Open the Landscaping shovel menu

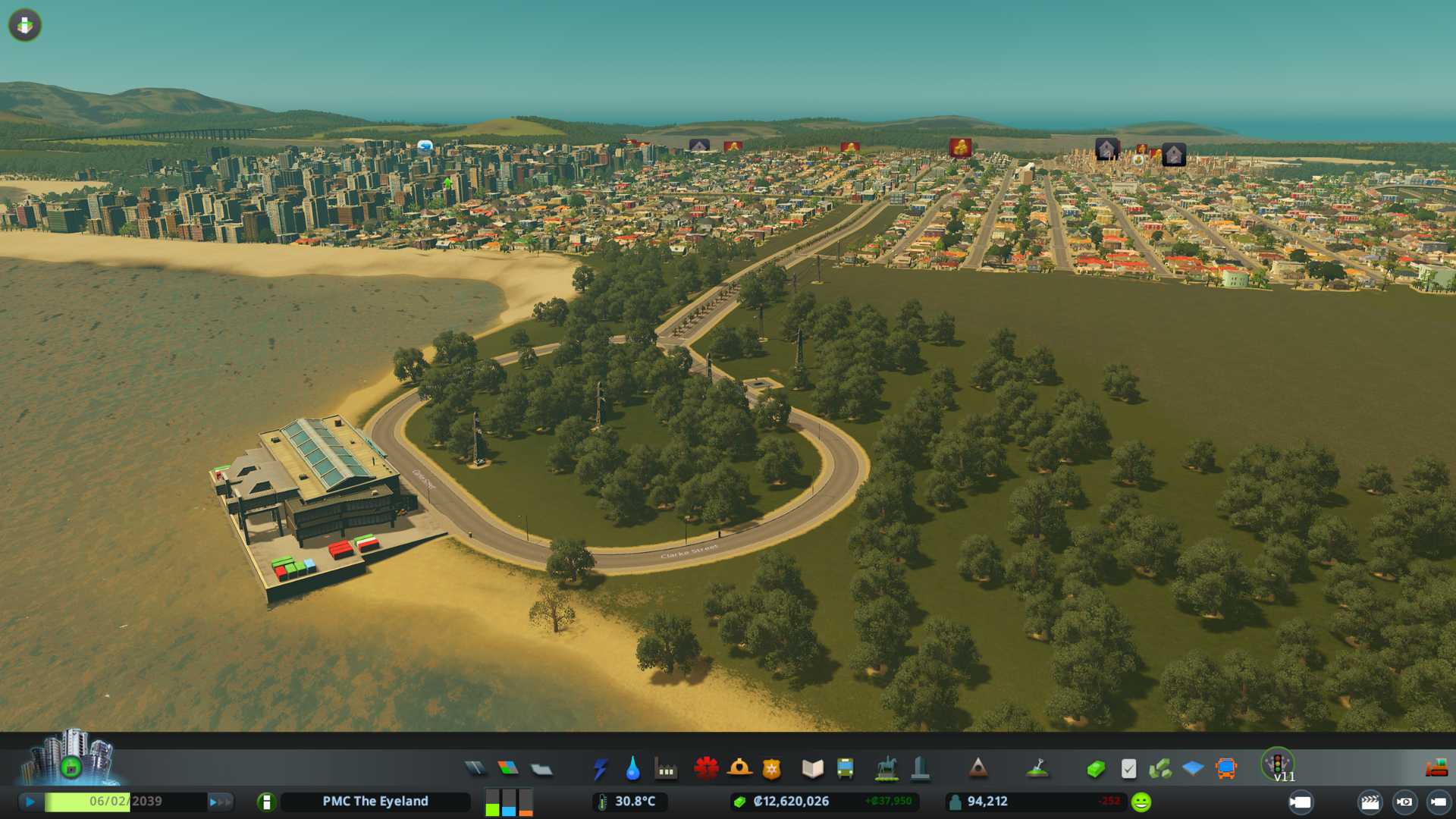(x=1037, y=769)
